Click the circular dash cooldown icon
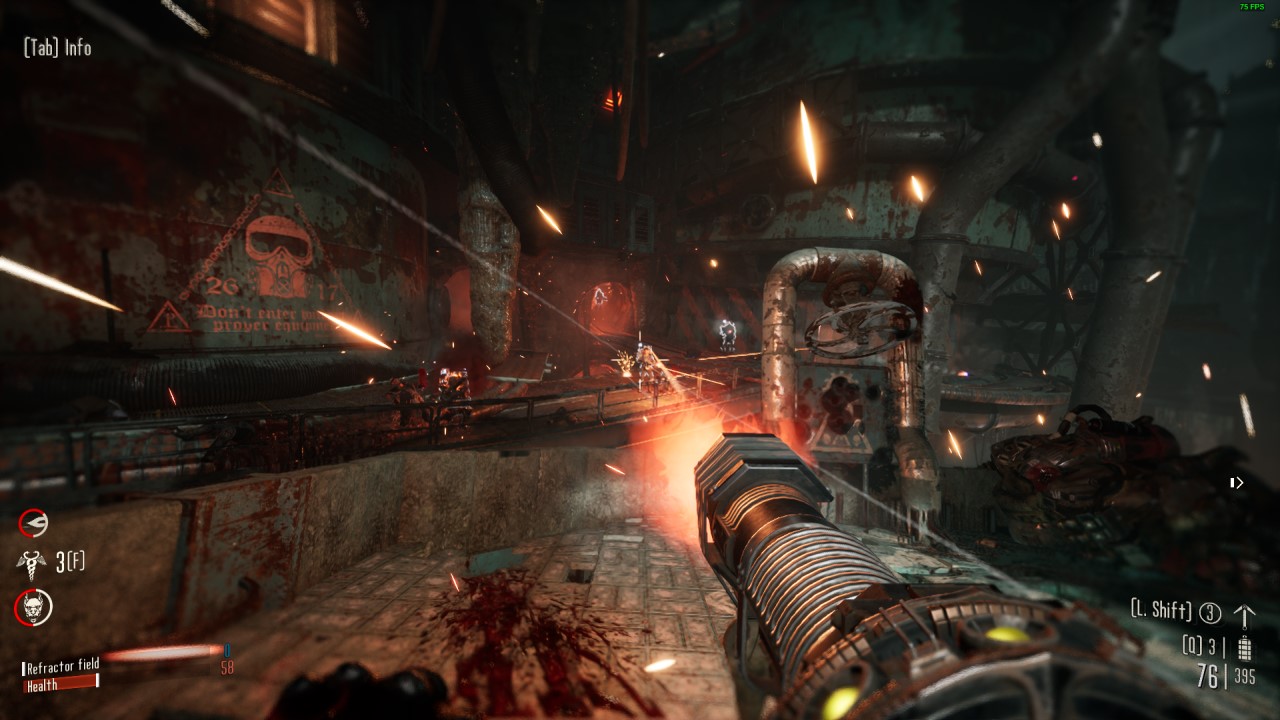1280x720 pixels. [x=33, y=522]
